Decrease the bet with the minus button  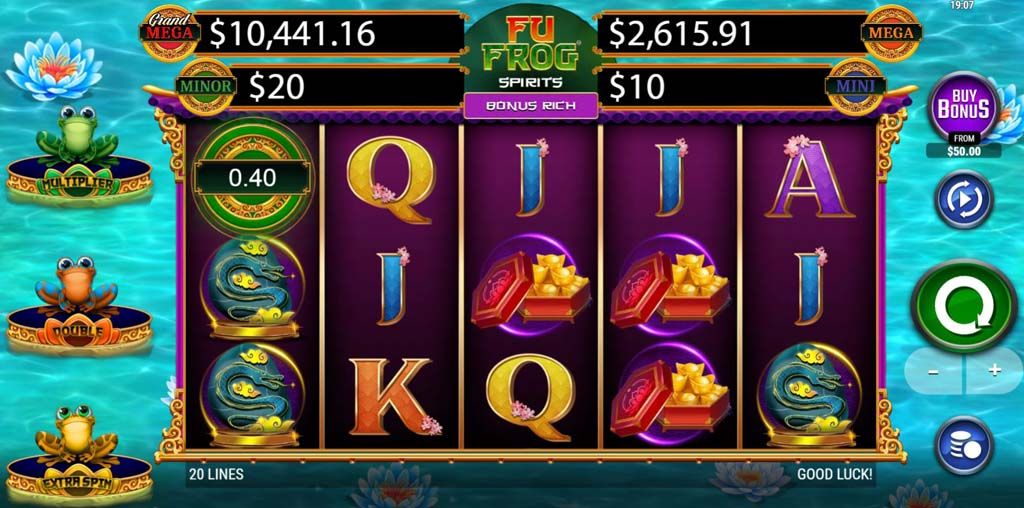932,370
